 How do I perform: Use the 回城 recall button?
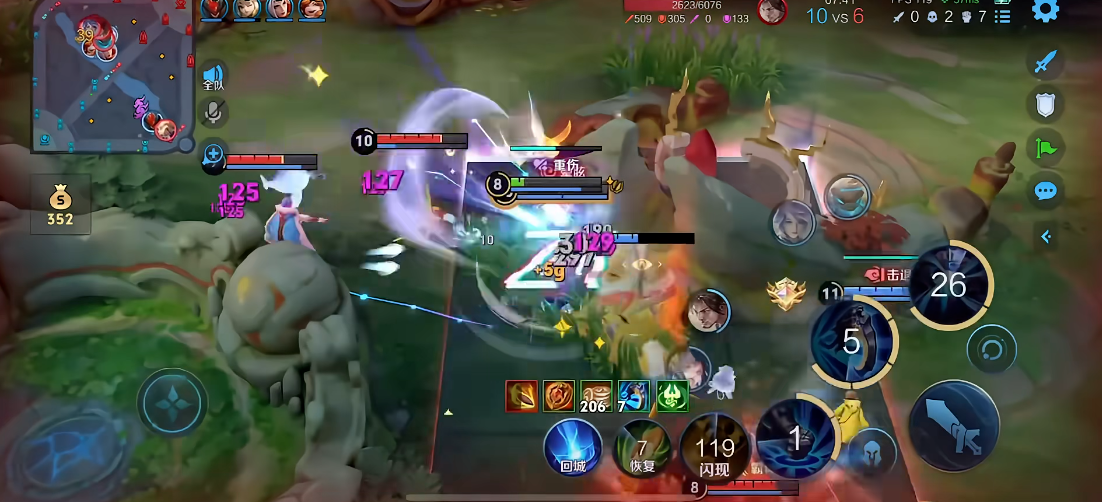click(x=573, y=445)
